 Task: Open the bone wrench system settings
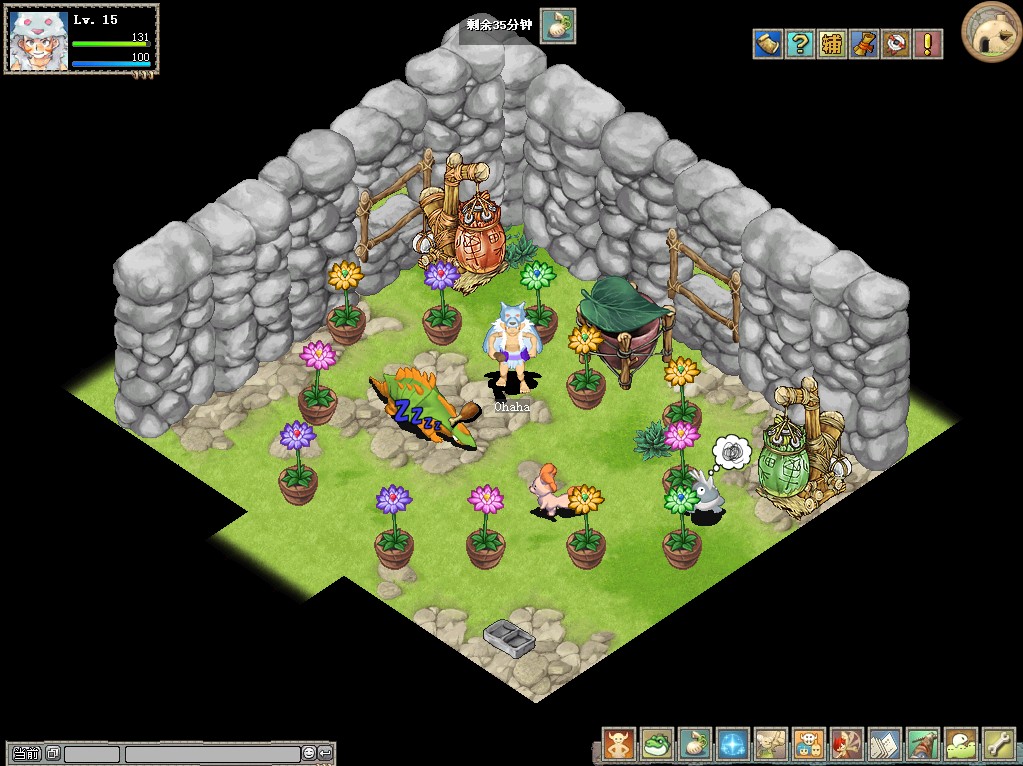[x=999, y=745]
